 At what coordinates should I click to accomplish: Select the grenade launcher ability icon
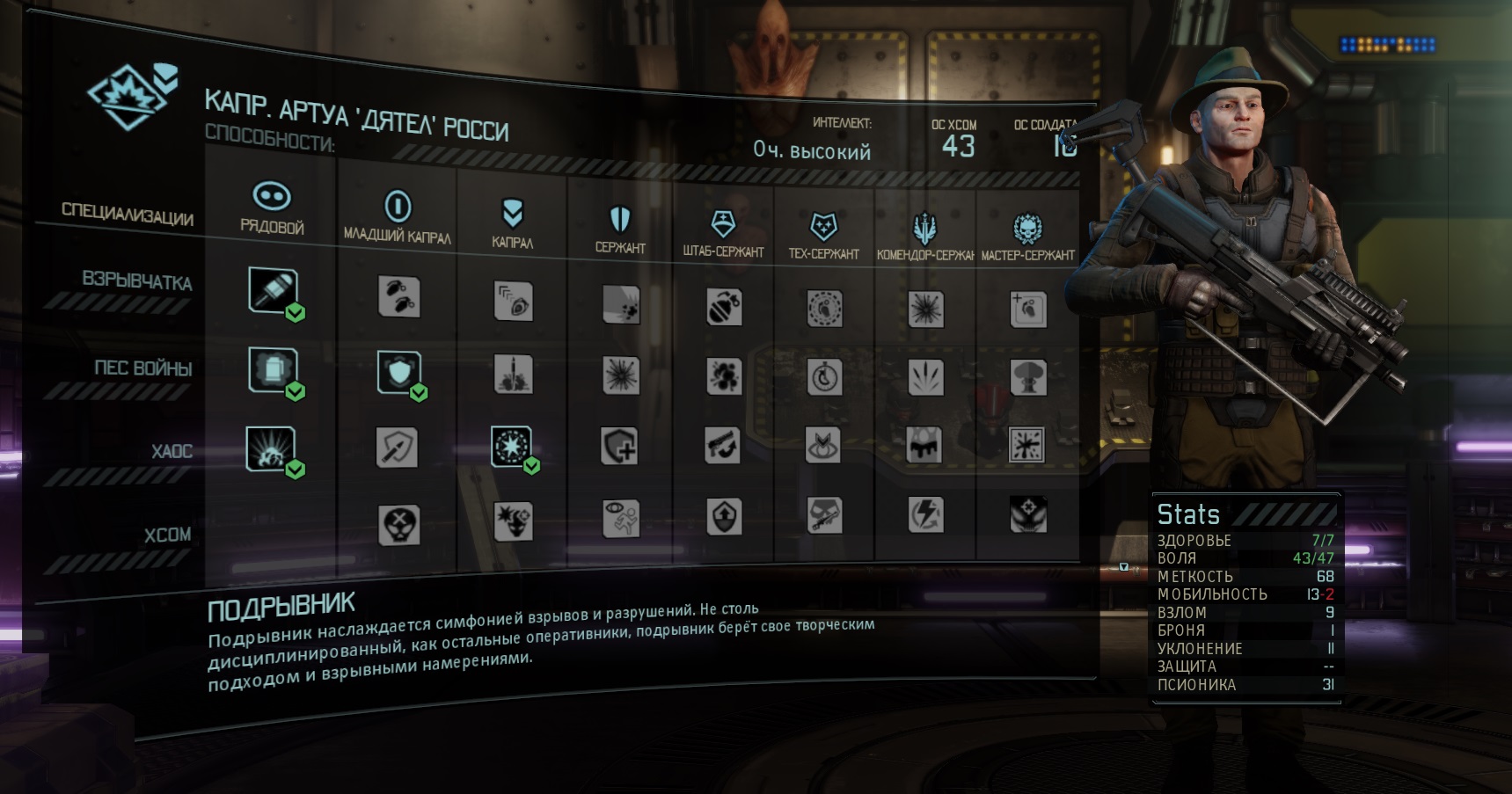click(273, 289)
